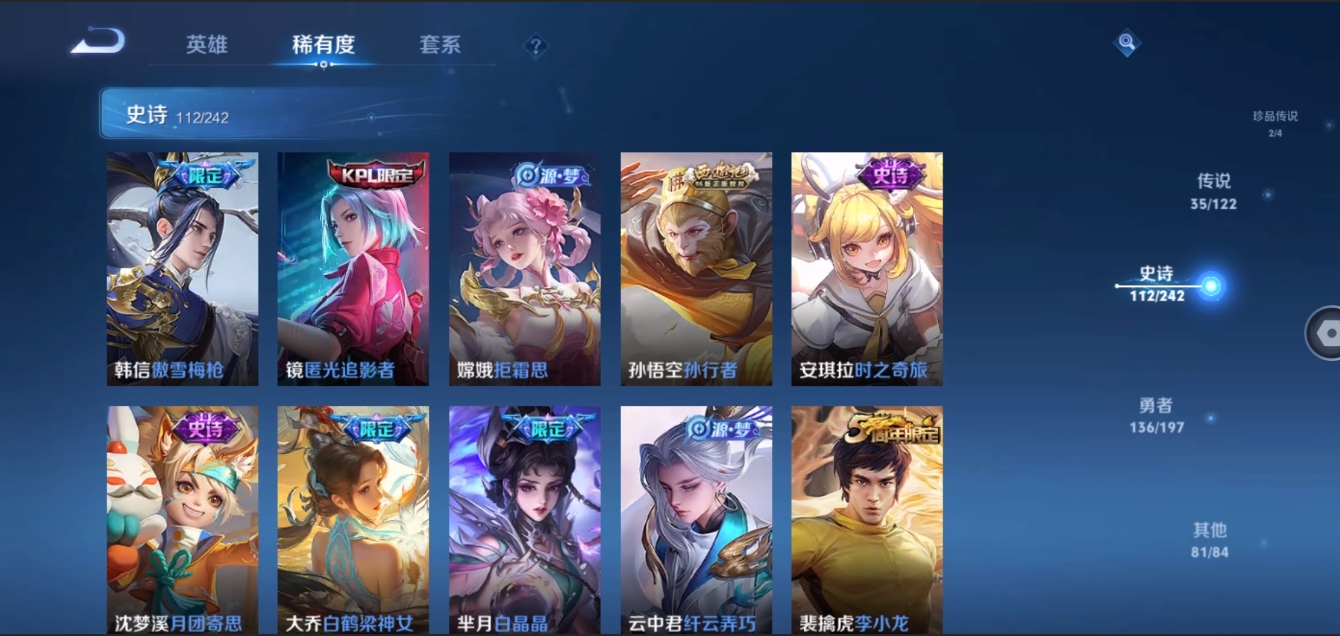Select 孙悟空 孙行者 skin card
Image resolution: width=1340 pixels, height=636 pixels.
coord(696,269)
